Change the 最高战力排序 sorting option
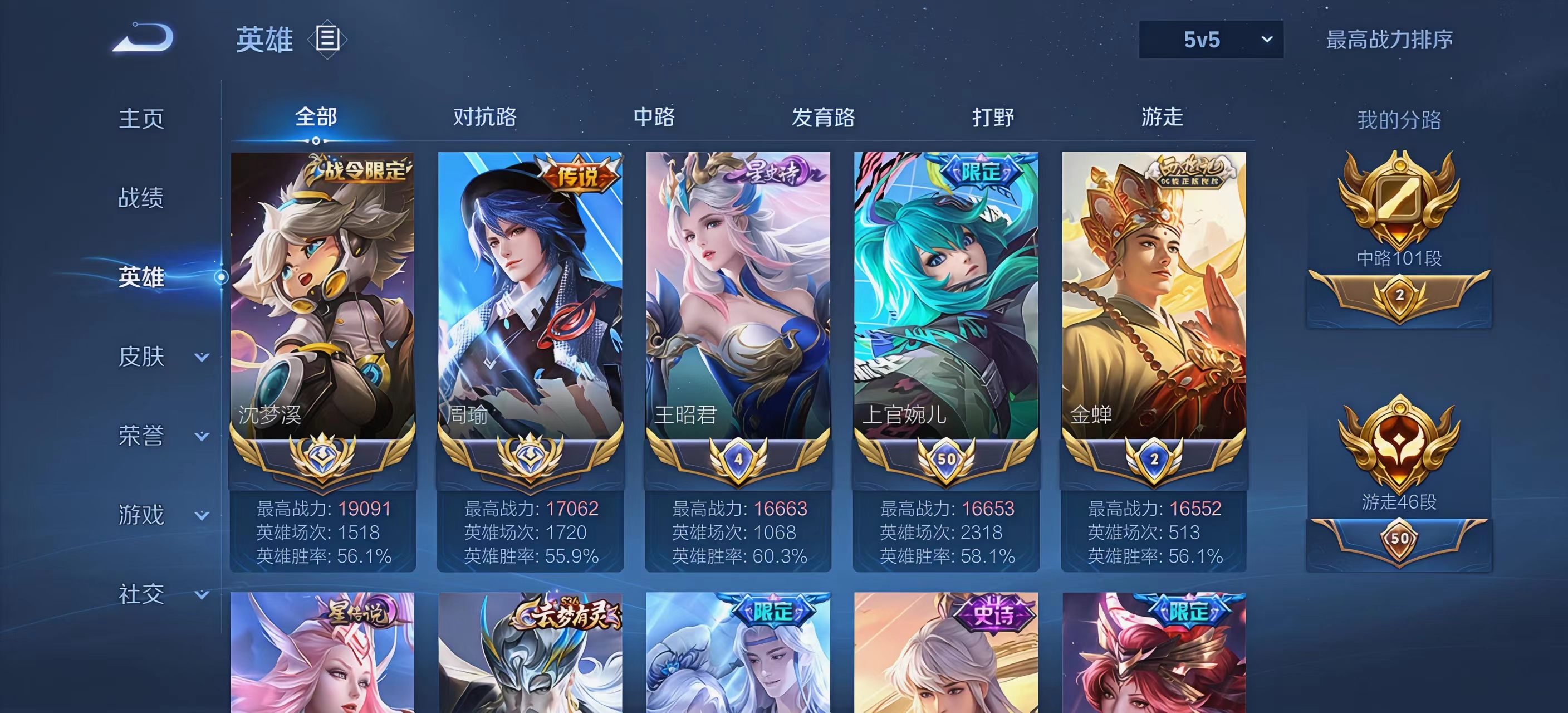The width and height of the screenshot is (1568, 713). (x=1389, y=40)
